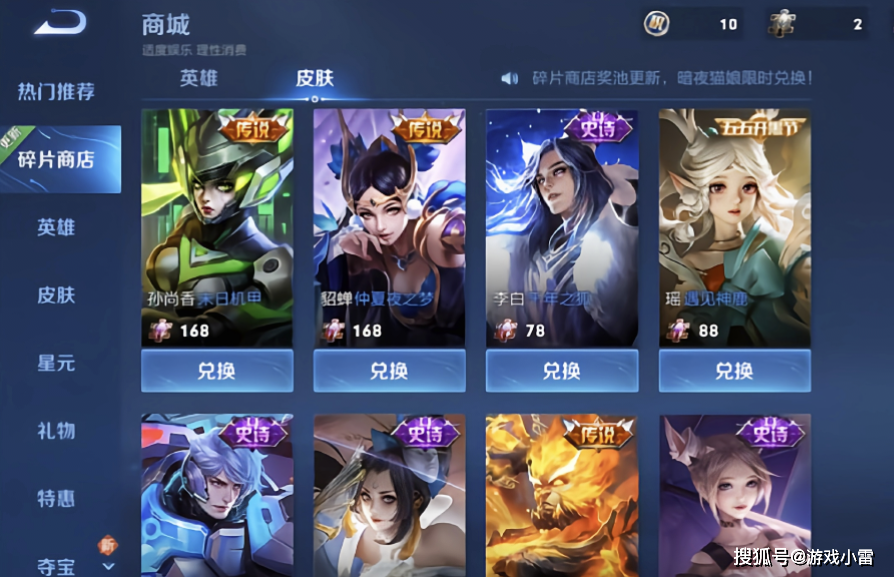Image resolution: width=894 pixels, height=577 pixels.
Task: Switch to the 皮肤 top tab
Action: click(x=315, y=78)
